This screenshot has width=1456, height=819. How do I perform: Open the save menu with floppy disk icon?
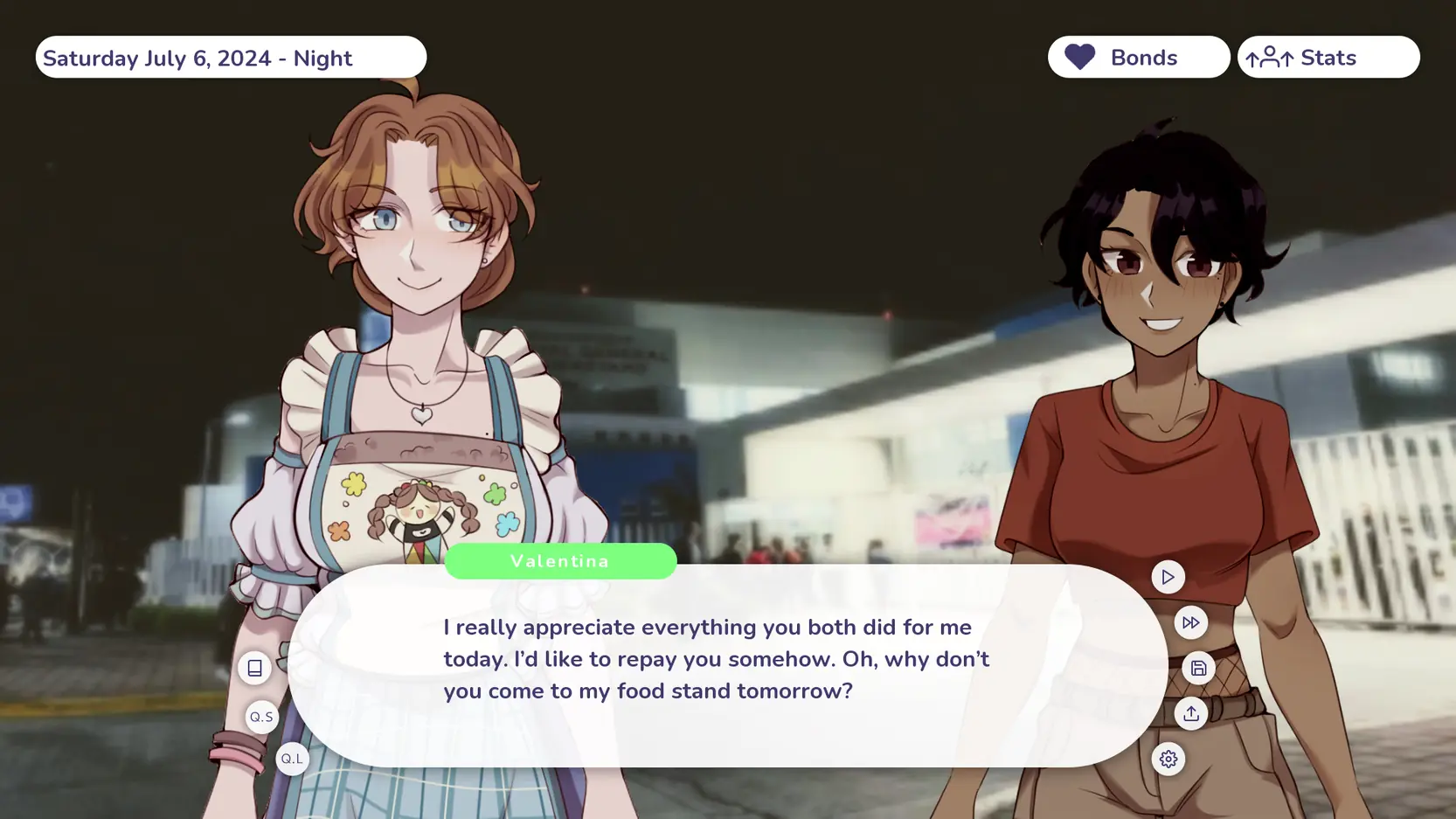[x=1198, y=668]
